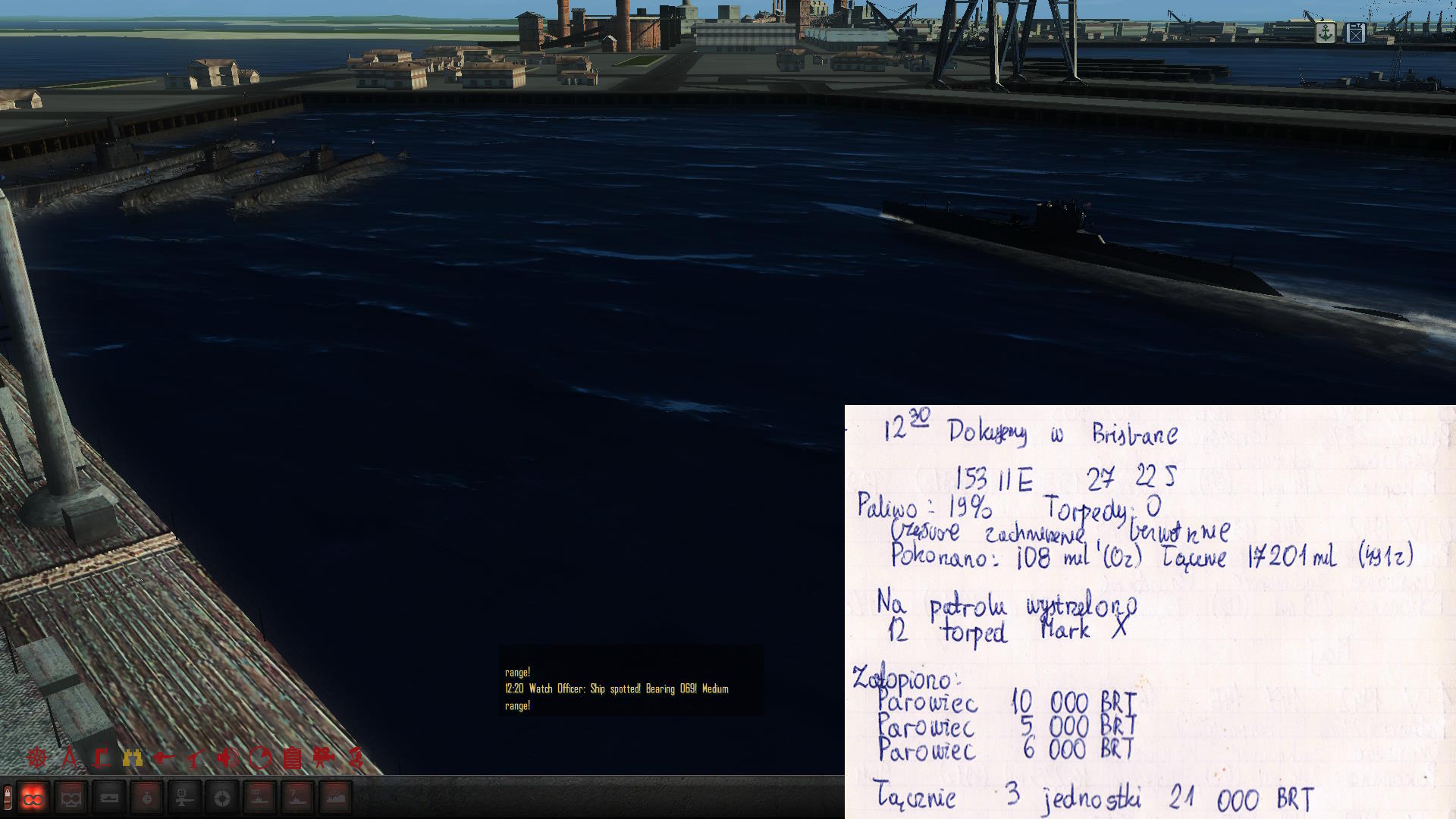1456x819 pixels.
Task: Choose the ship with question mark button
Action: coord(298,798)
